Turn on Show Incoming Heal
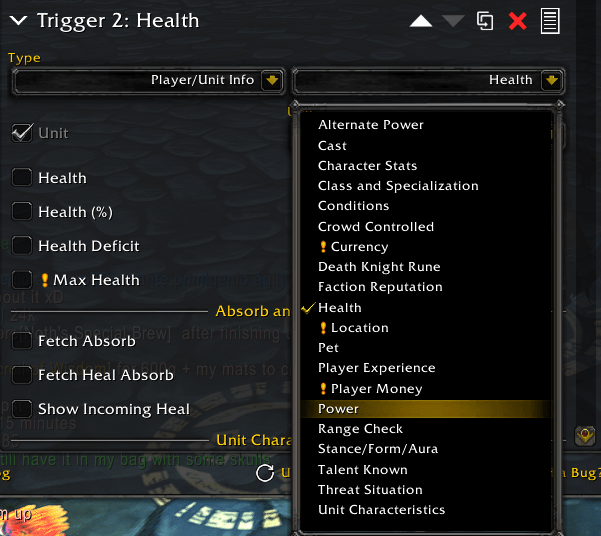 click(x=21, y=409)
